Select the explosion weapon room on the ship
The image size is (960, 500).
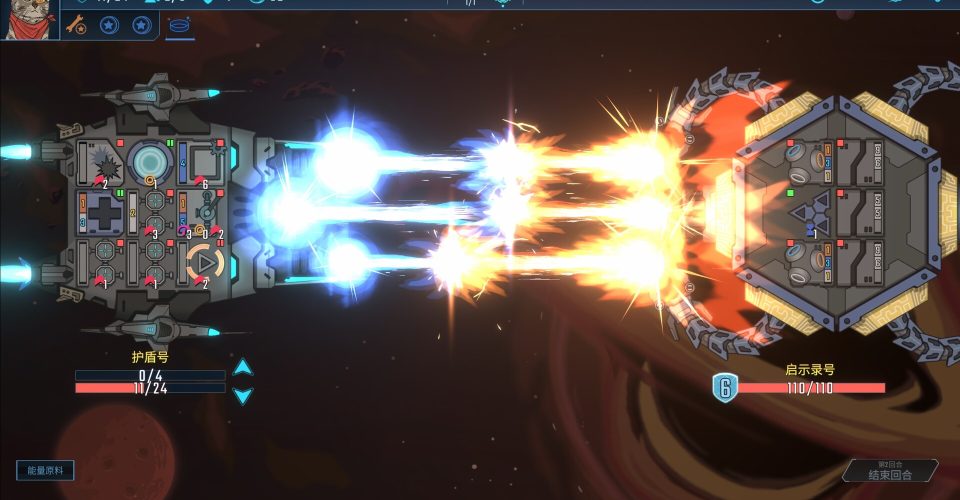(102, 161)
